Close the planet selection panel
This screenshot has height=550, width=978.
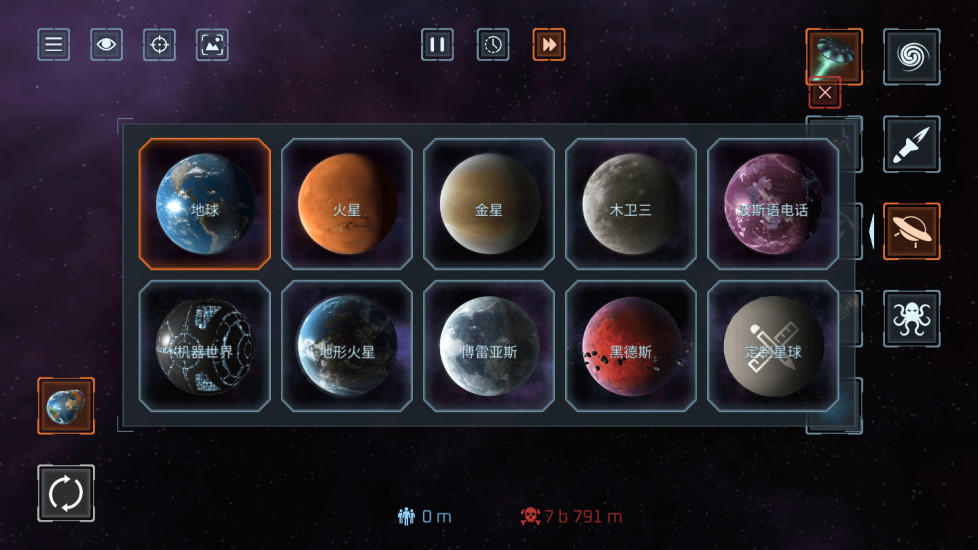[x=825, y=92]
